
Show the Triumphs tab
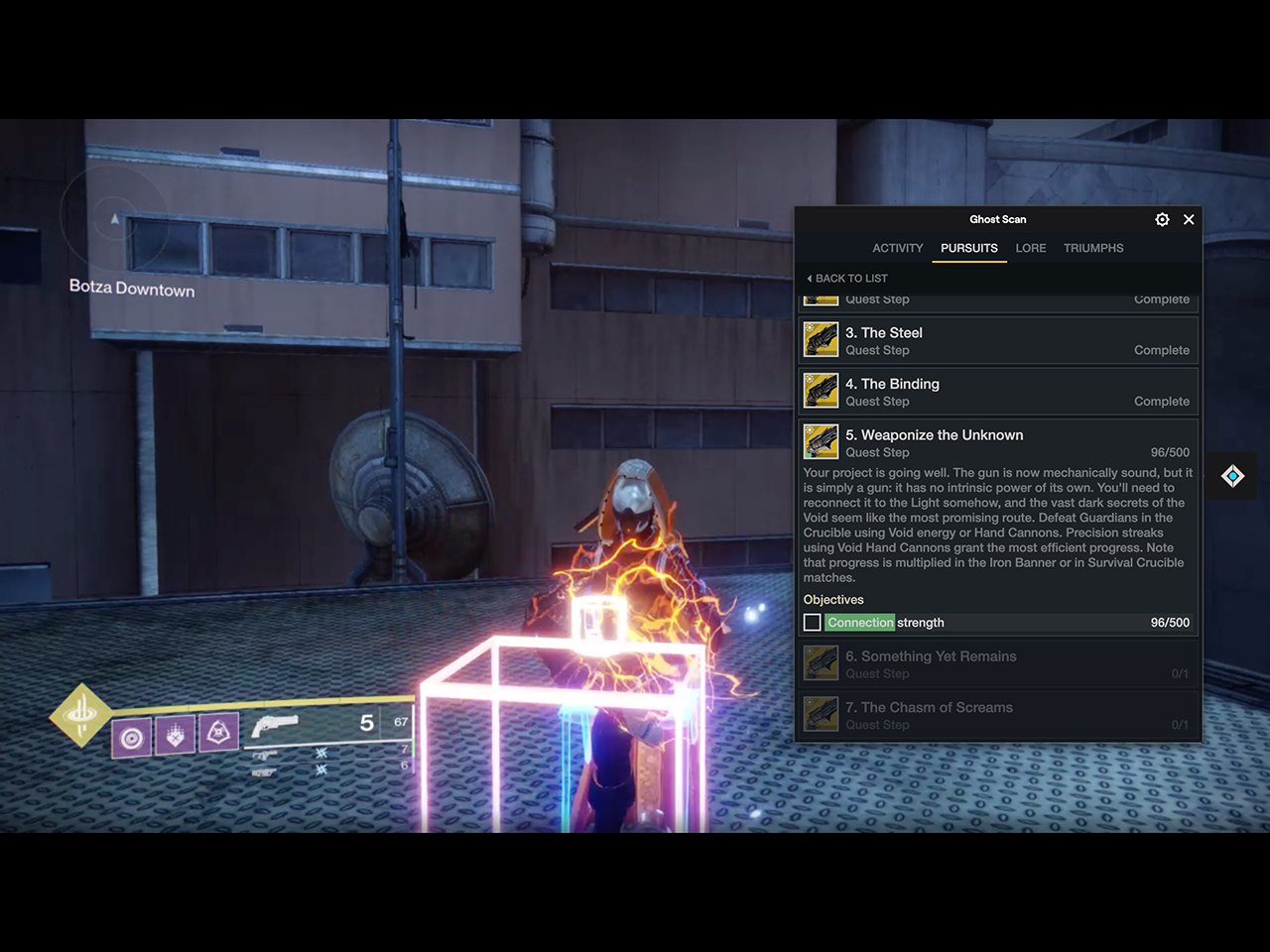1093,248
